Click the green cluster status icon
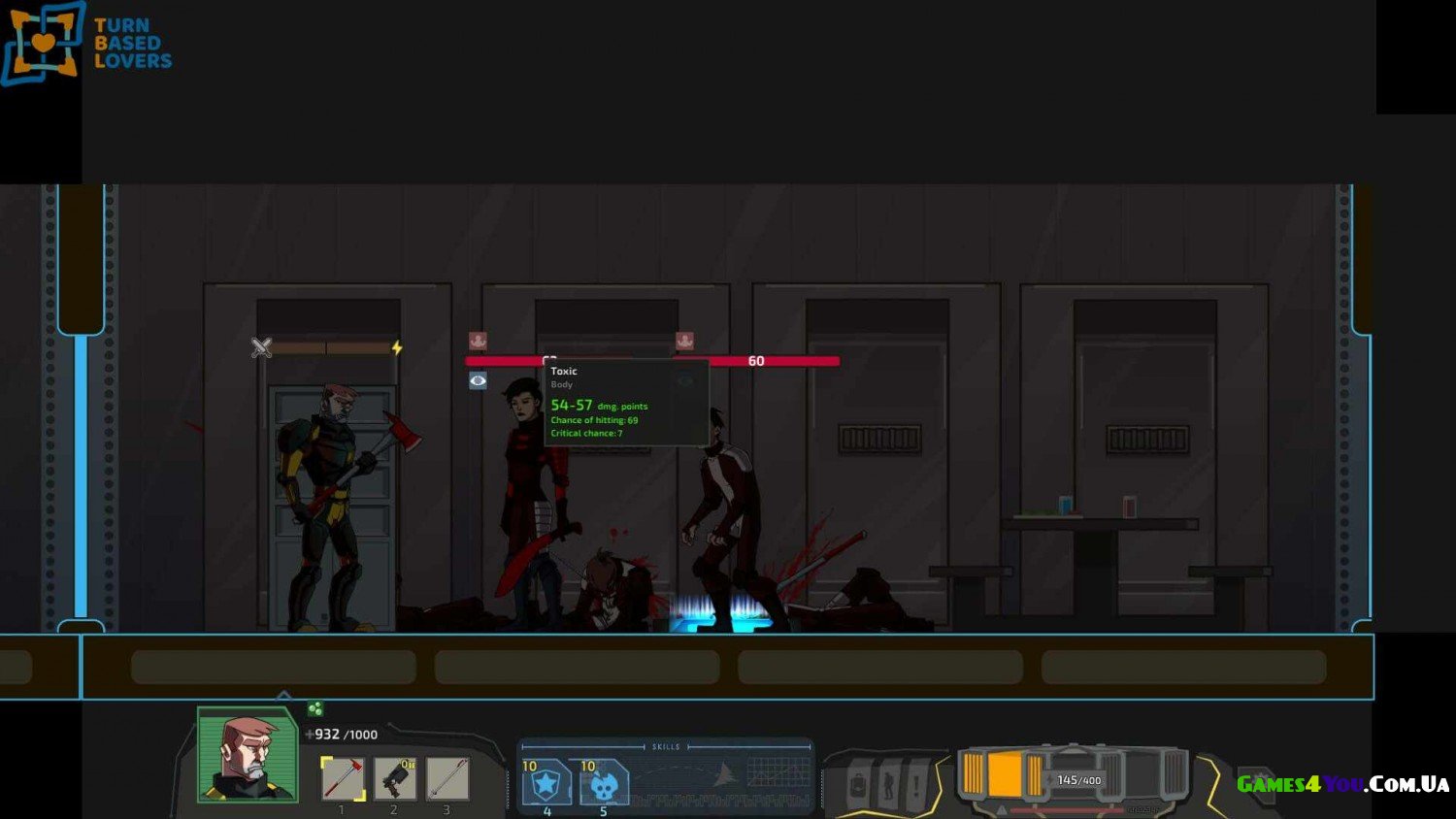The width and height of the screenshot is (1456, 819). pyautogui.click(x=314, y=709)
